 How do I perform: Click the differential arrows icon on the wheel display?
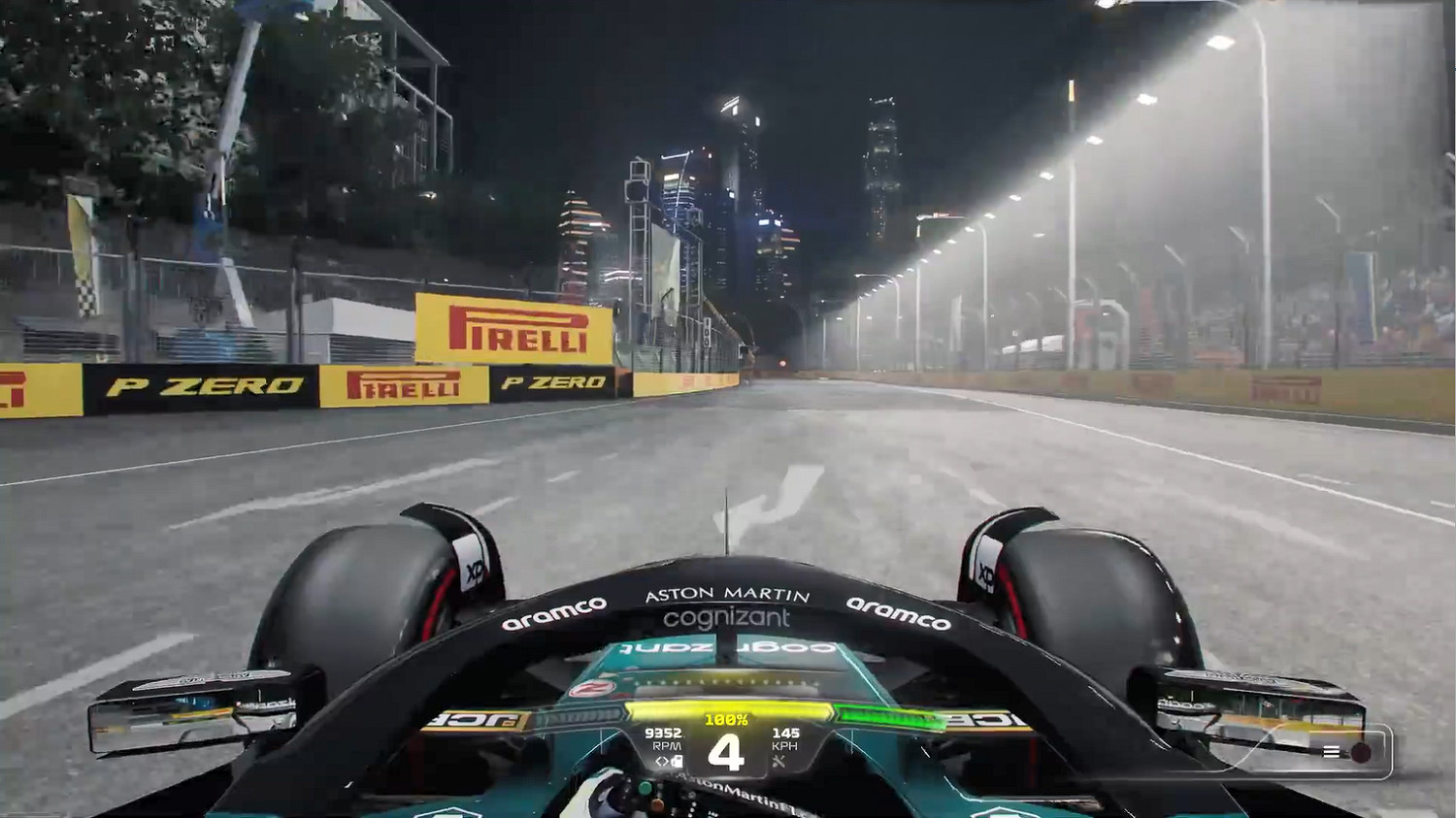point(662,762)
